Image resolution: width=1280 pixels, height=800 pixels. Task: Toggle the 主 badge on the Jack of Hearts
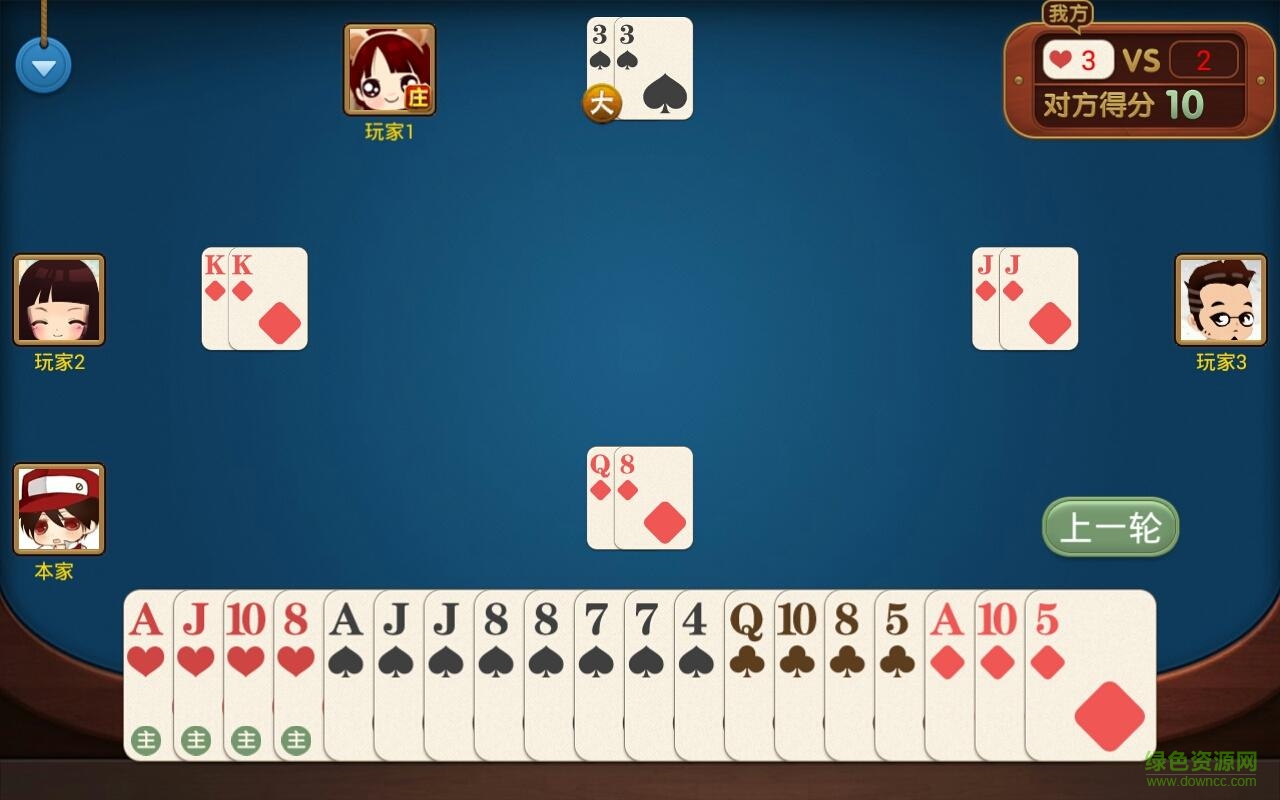196,742
